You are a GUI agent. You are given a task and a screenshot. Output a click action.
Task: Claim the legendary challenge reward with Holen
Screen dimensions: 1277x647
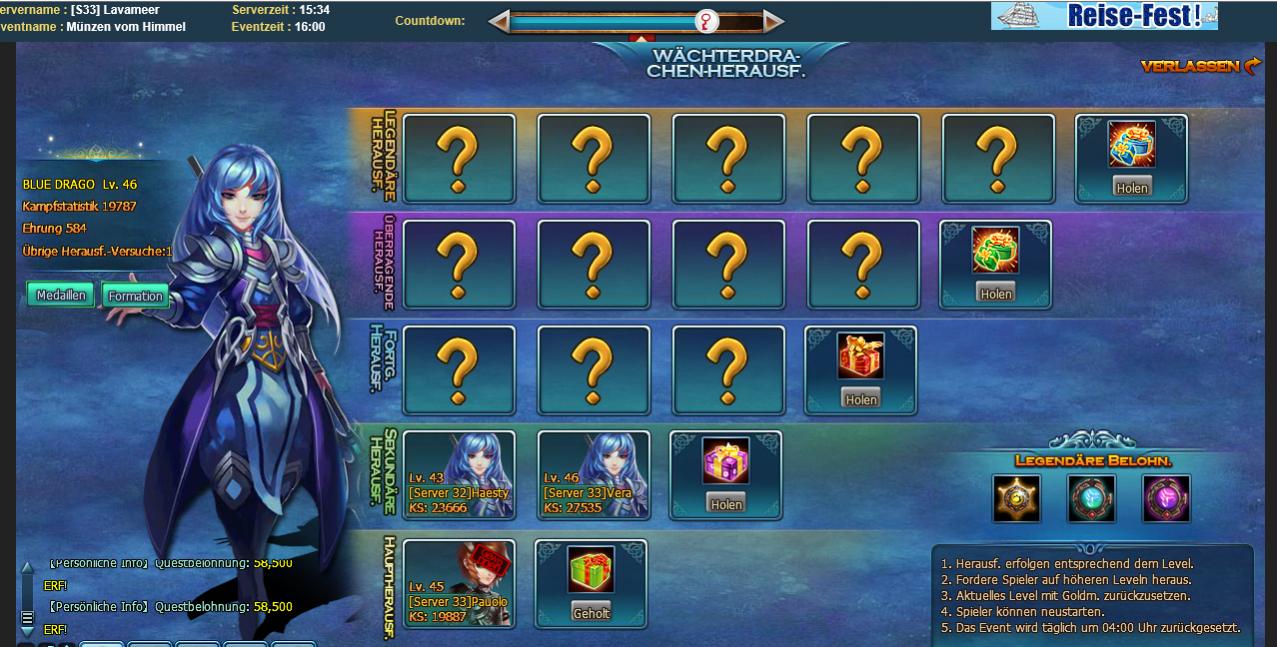1131,187
